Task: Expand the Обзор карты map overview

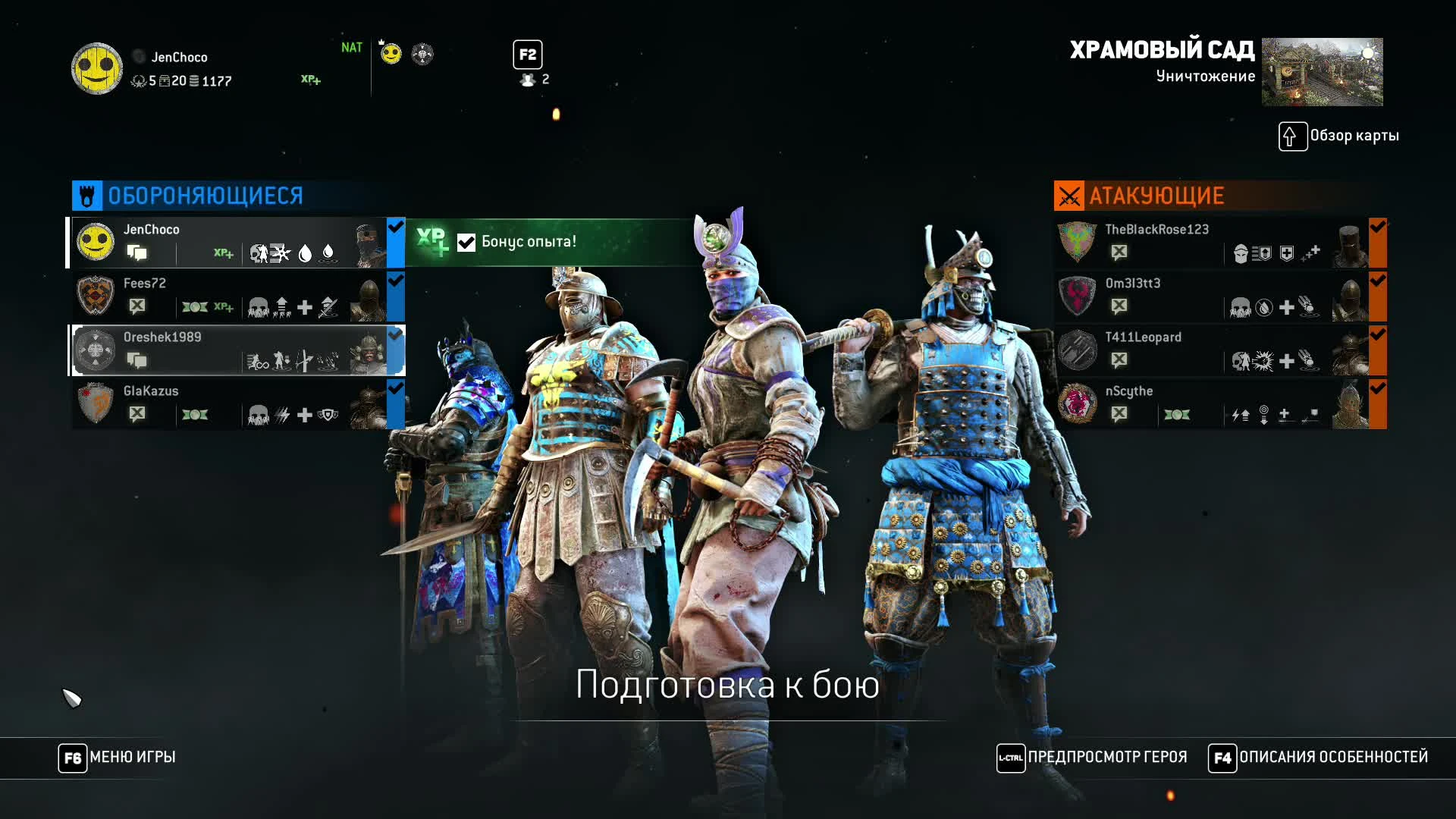Action: (1294, 136)
